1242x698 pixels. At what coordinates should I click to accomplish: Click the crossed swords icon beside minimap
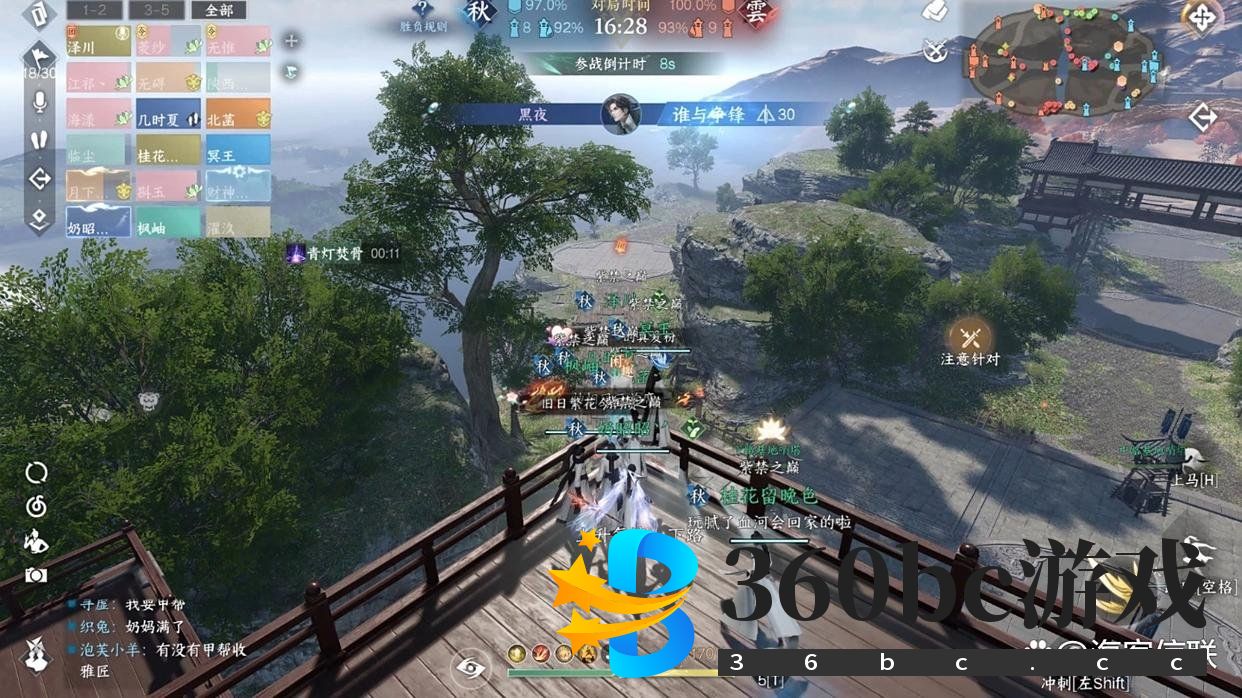pos(935,48)
